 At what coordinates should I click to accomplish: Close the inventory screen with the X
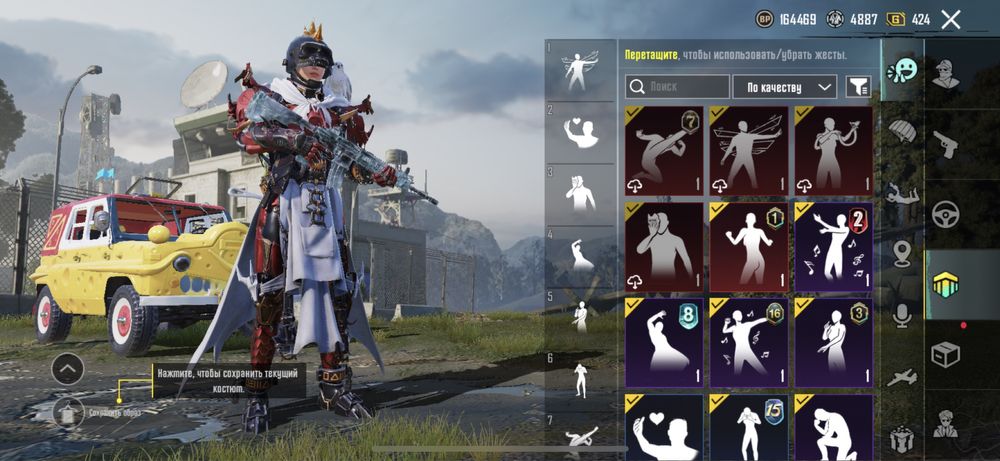(951, 19)
